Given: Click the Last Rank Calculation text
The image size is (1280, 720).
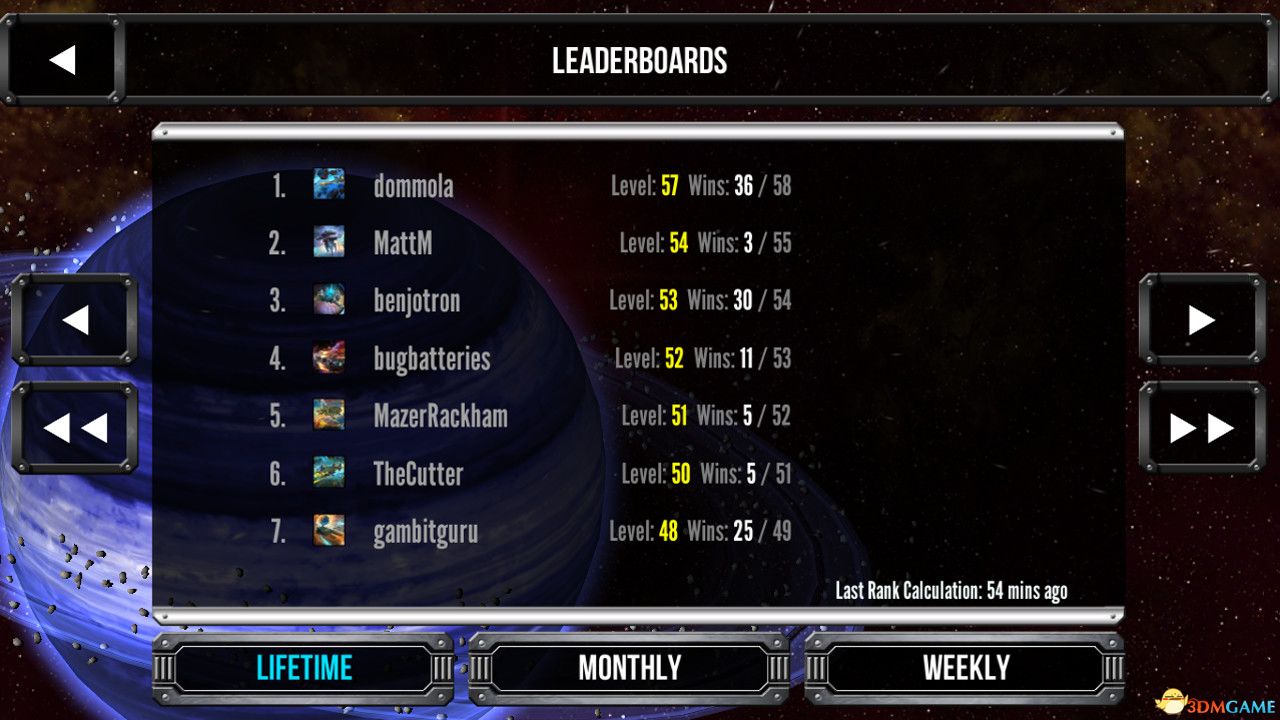Looking at the screenshot, I should pyautogui.click(x=951, y=591).
